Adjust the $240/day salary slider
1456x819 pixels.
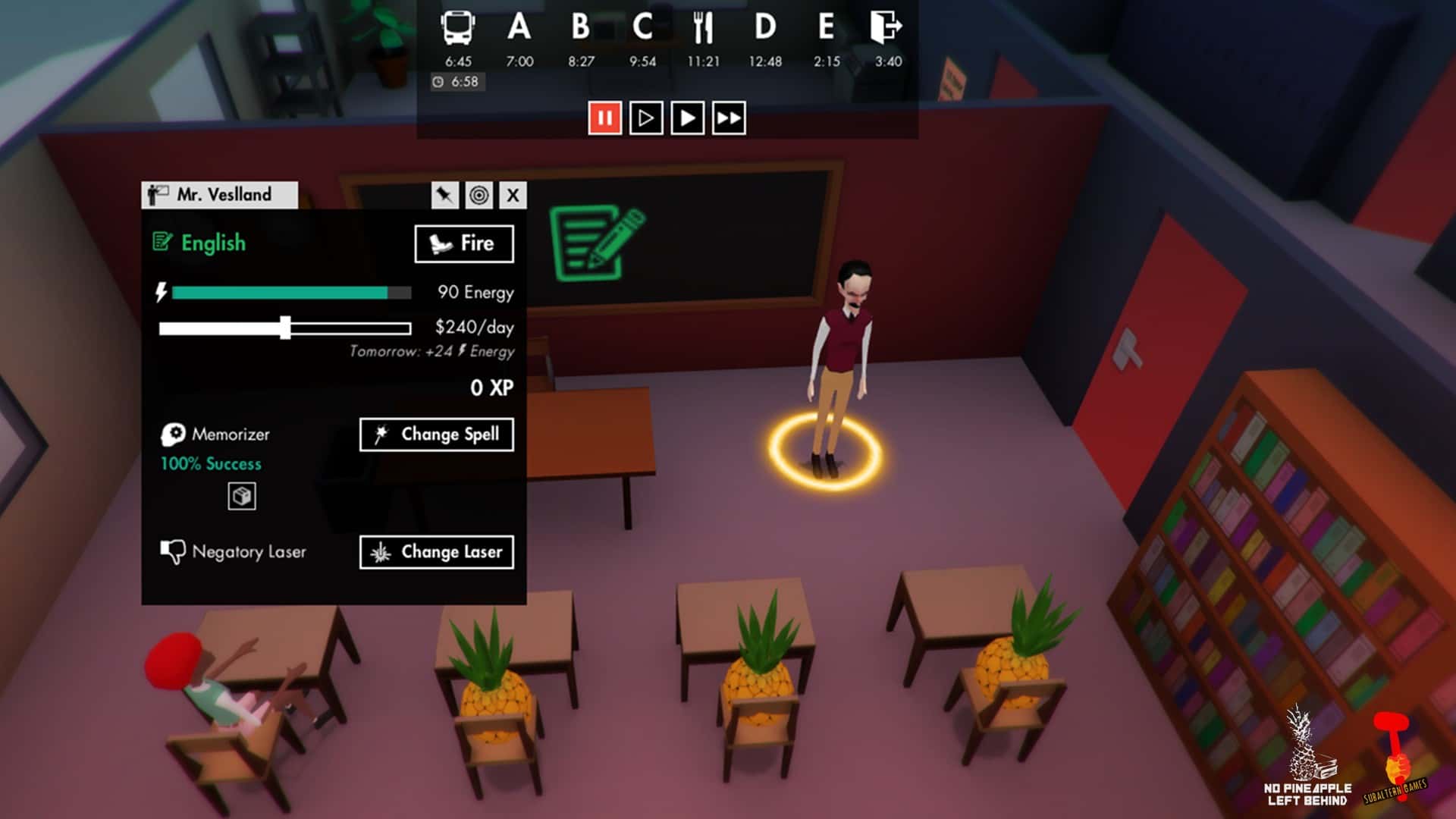tap(287, 327)
